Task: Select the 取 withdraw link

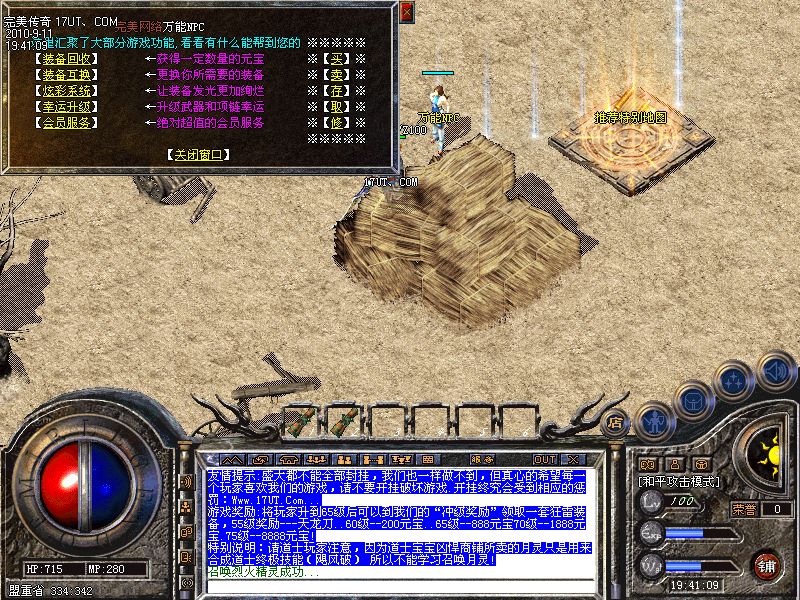Action: coord(337,106)
